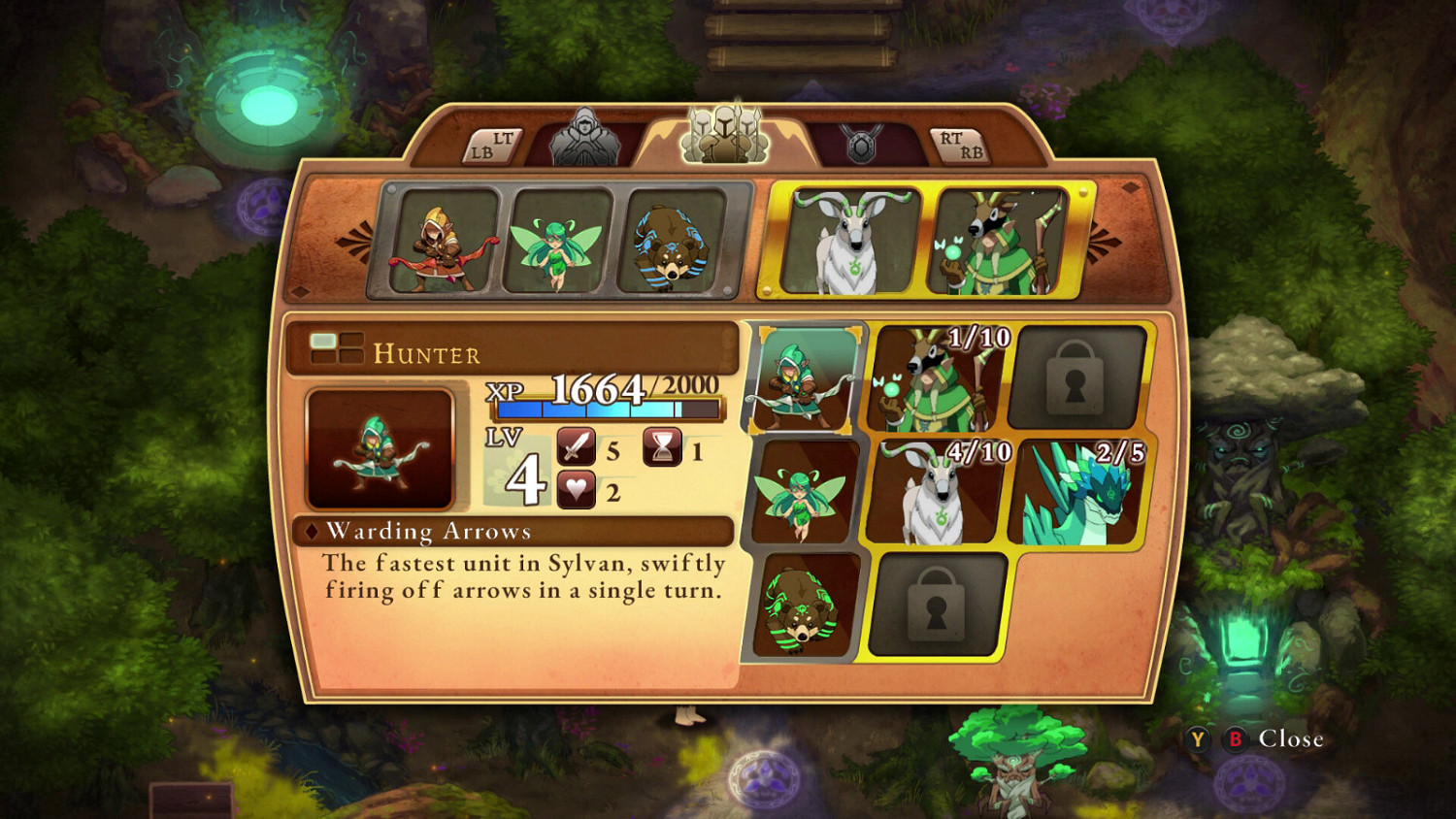Select the Stag in the gold party panel

click(848, 240)
